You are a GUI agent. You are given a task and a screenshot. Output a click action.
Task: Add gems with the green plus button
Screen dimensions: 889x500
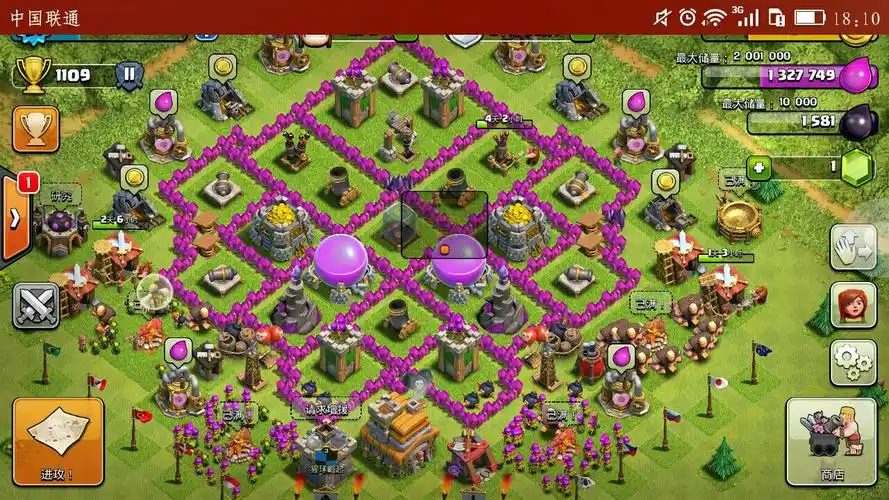tap(761, 167)
